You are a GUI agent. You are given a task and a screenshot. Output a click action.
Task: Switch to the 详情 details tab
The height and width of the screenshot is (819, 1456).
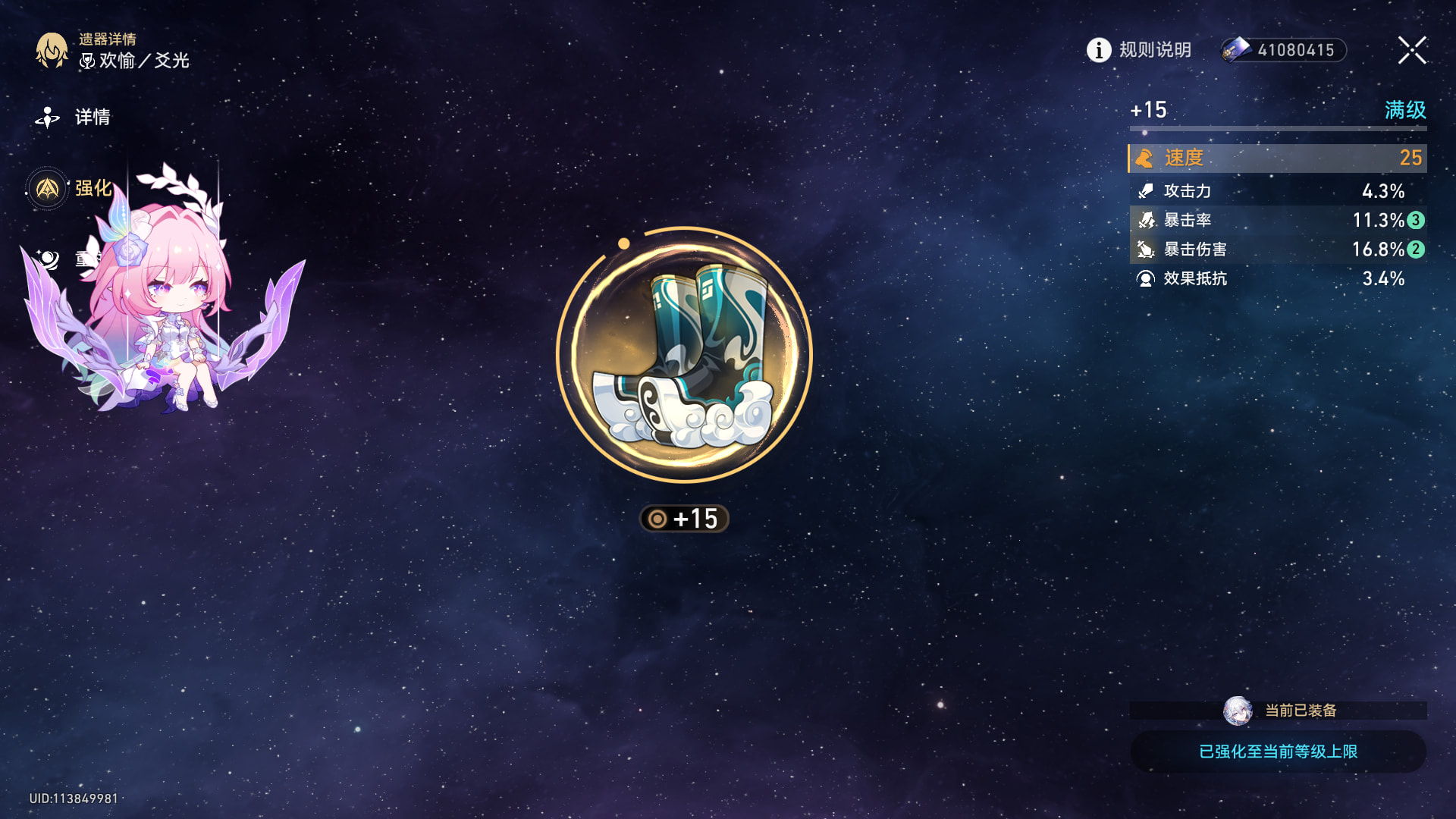[x=74, y=117]
